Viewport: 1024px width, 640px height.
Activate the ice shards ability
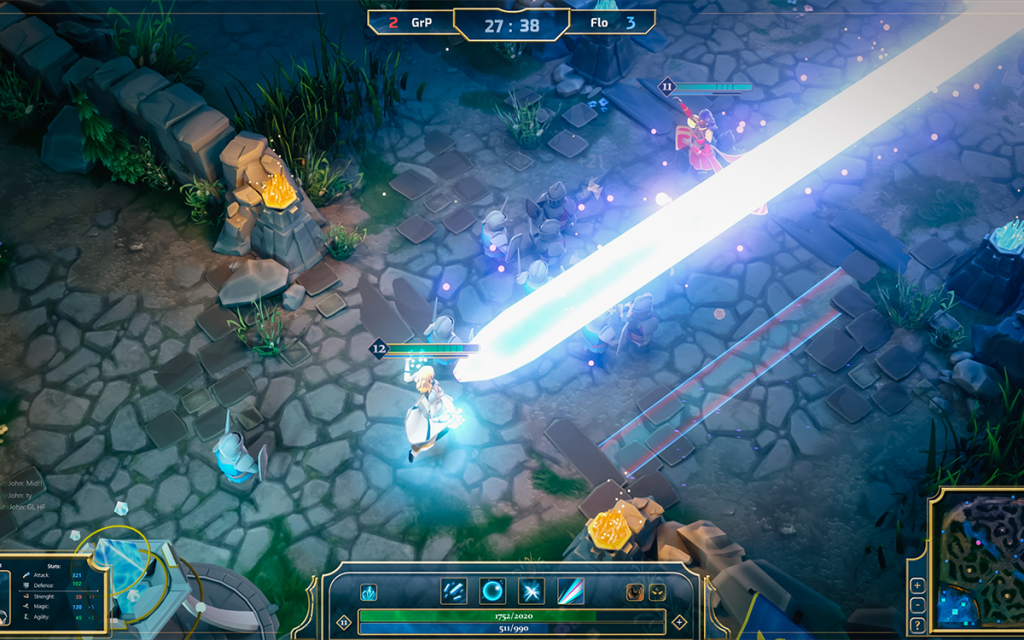(x=453, y=591)
